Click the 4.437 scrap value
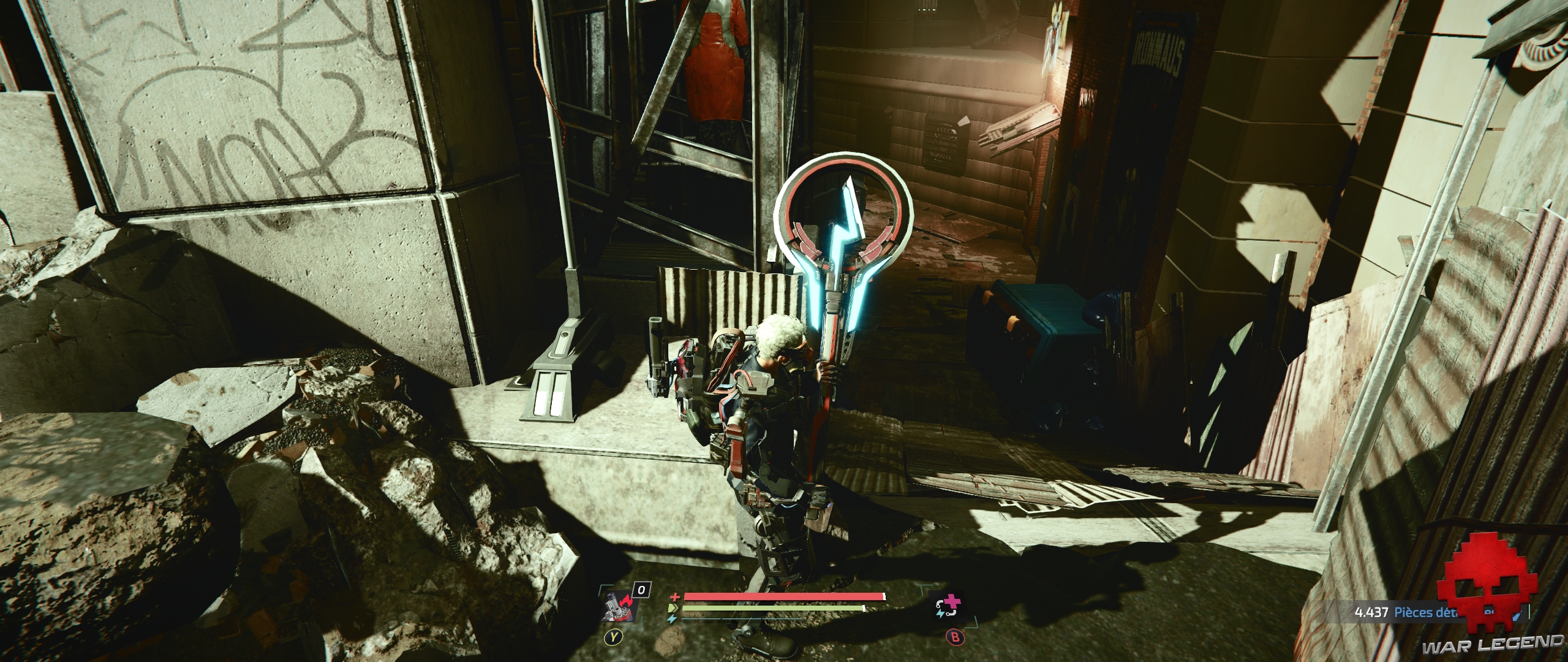The height and width of the screenshot is (662, 1568). point(1372,612)
